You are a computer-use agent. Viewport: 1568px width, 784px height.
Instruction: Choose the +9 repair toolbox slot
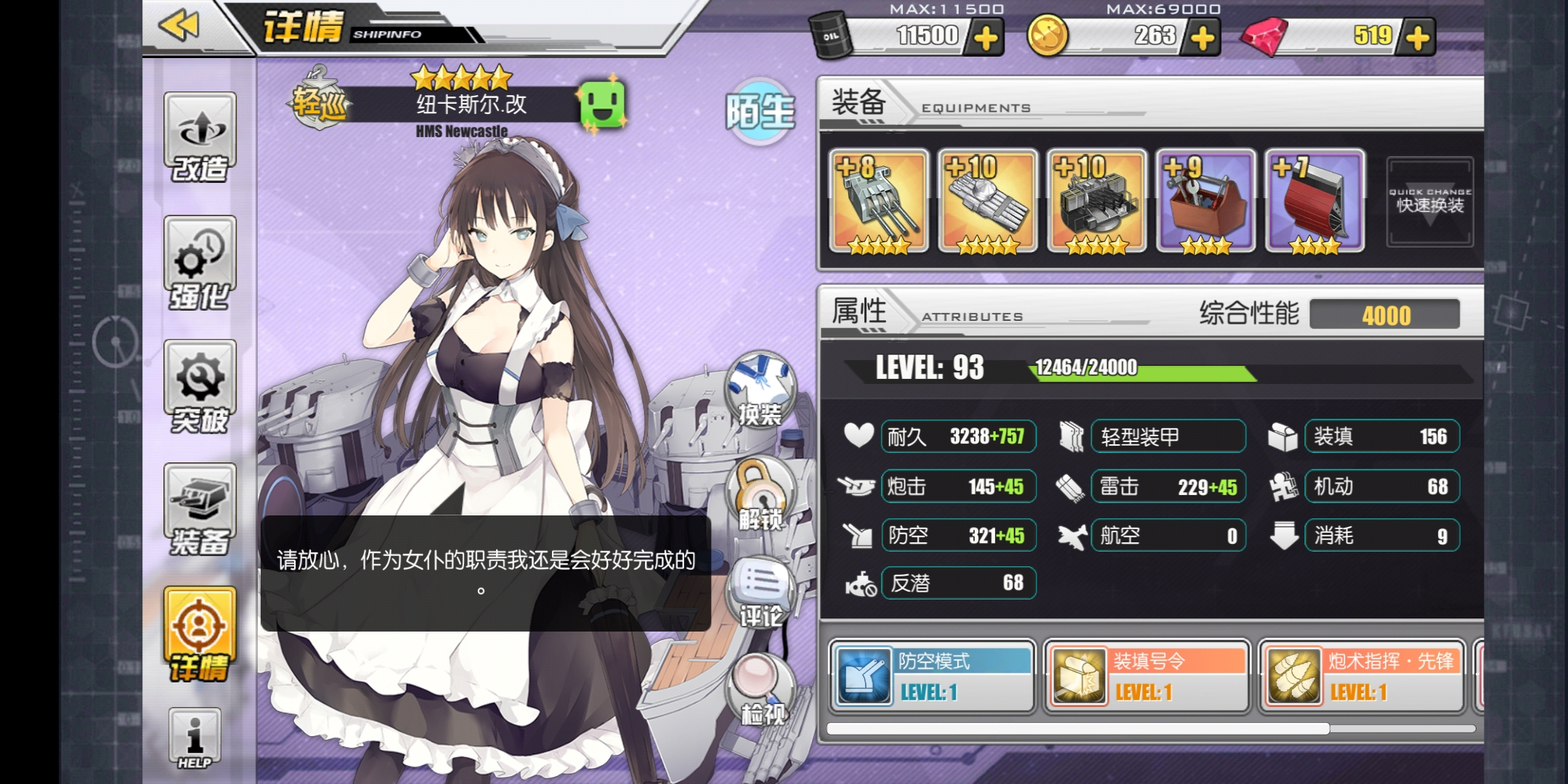tap(1206, 201)
